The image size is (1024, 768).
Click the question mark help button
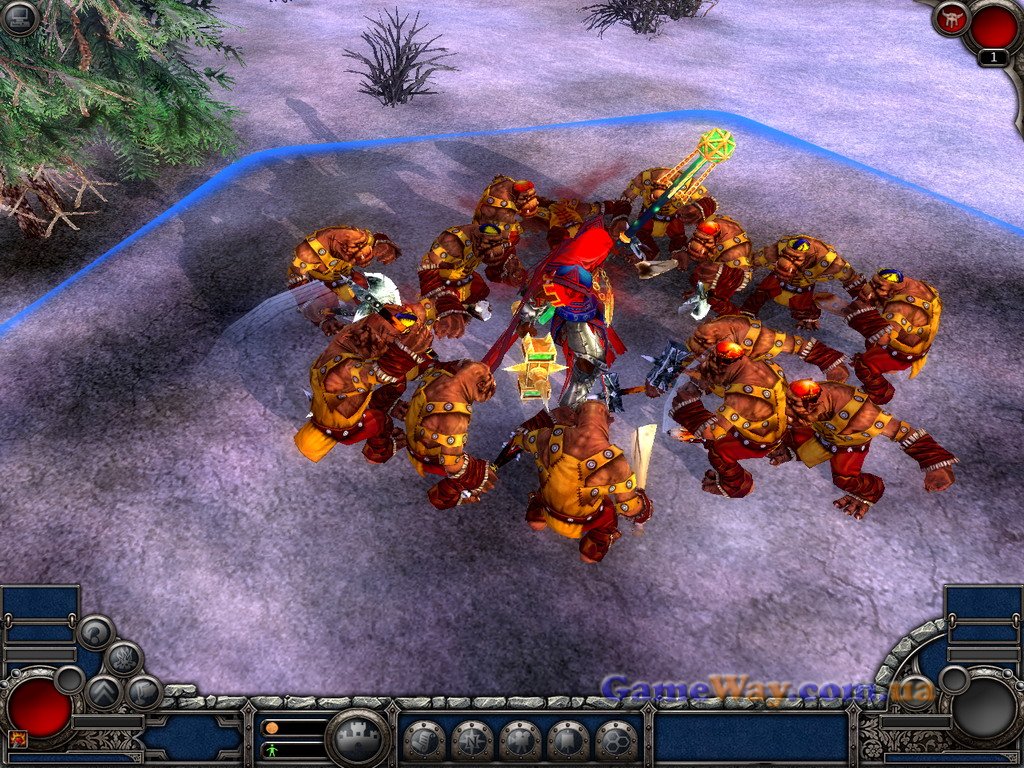click(x=96, y=632)
